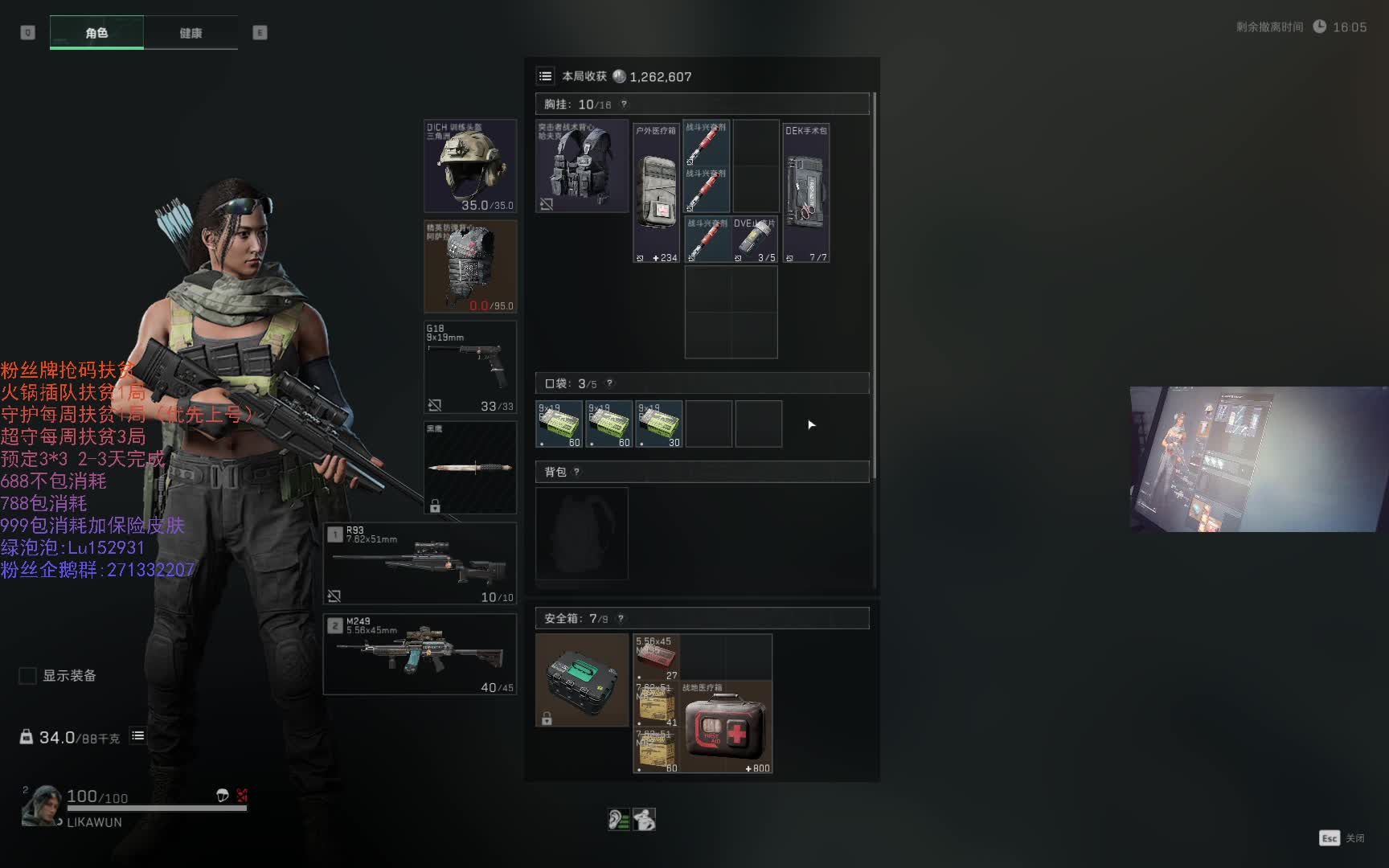Click the green secure container case
This screenshot has width=1389, height=868.
pyautogui.click(x=582, y=680)
